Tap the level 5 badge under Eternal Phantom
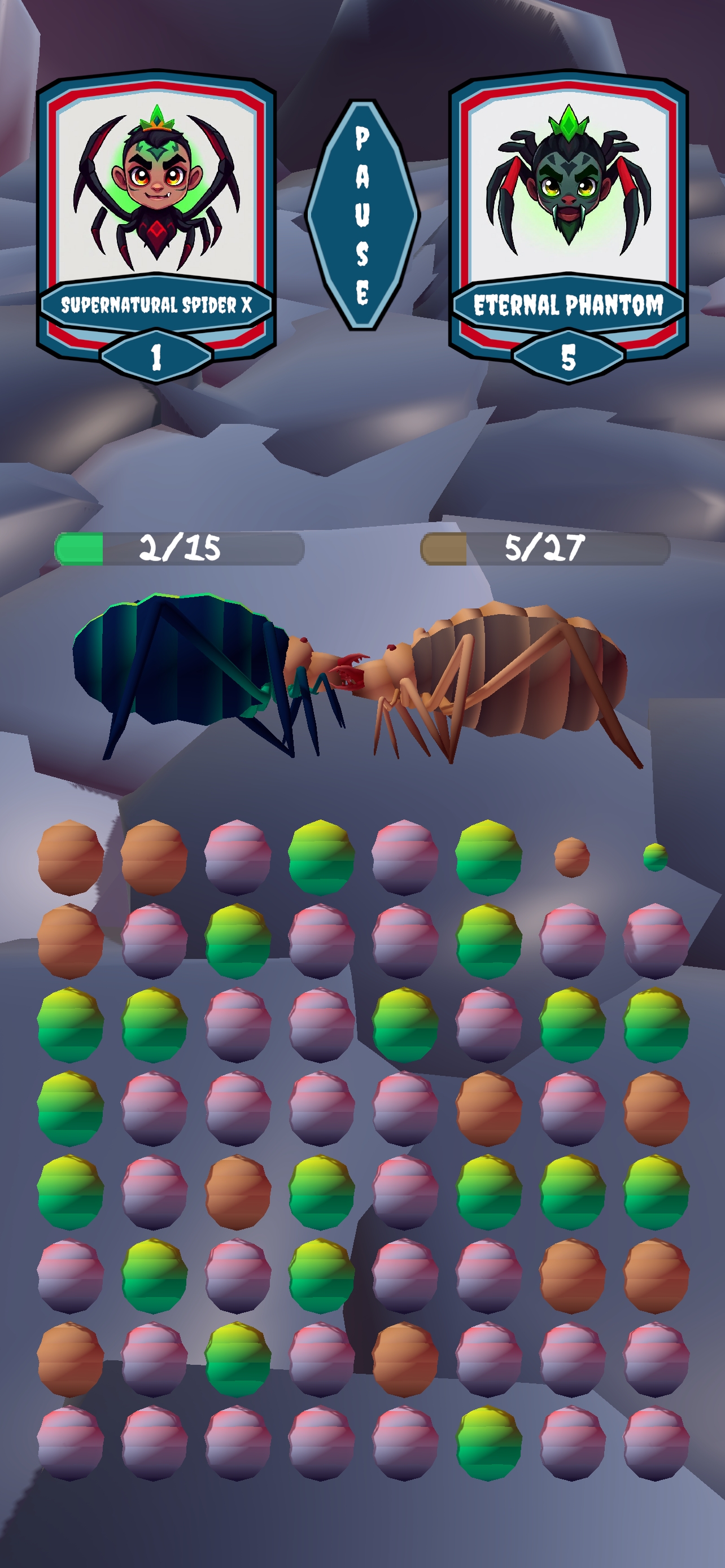 (567, 356)
